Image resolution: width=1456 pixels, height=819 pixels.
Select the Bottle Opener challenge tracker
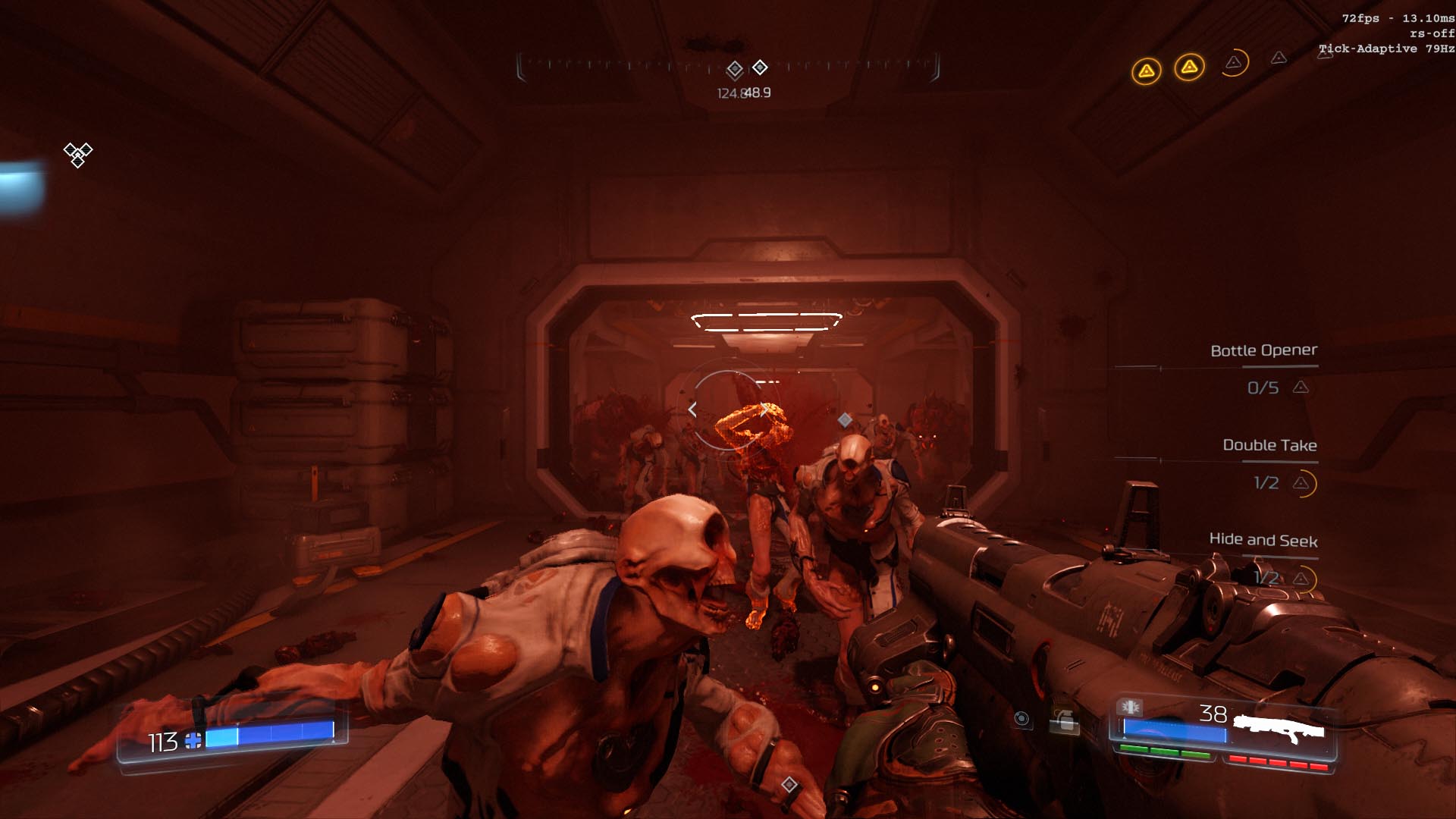pos(1263,350)
